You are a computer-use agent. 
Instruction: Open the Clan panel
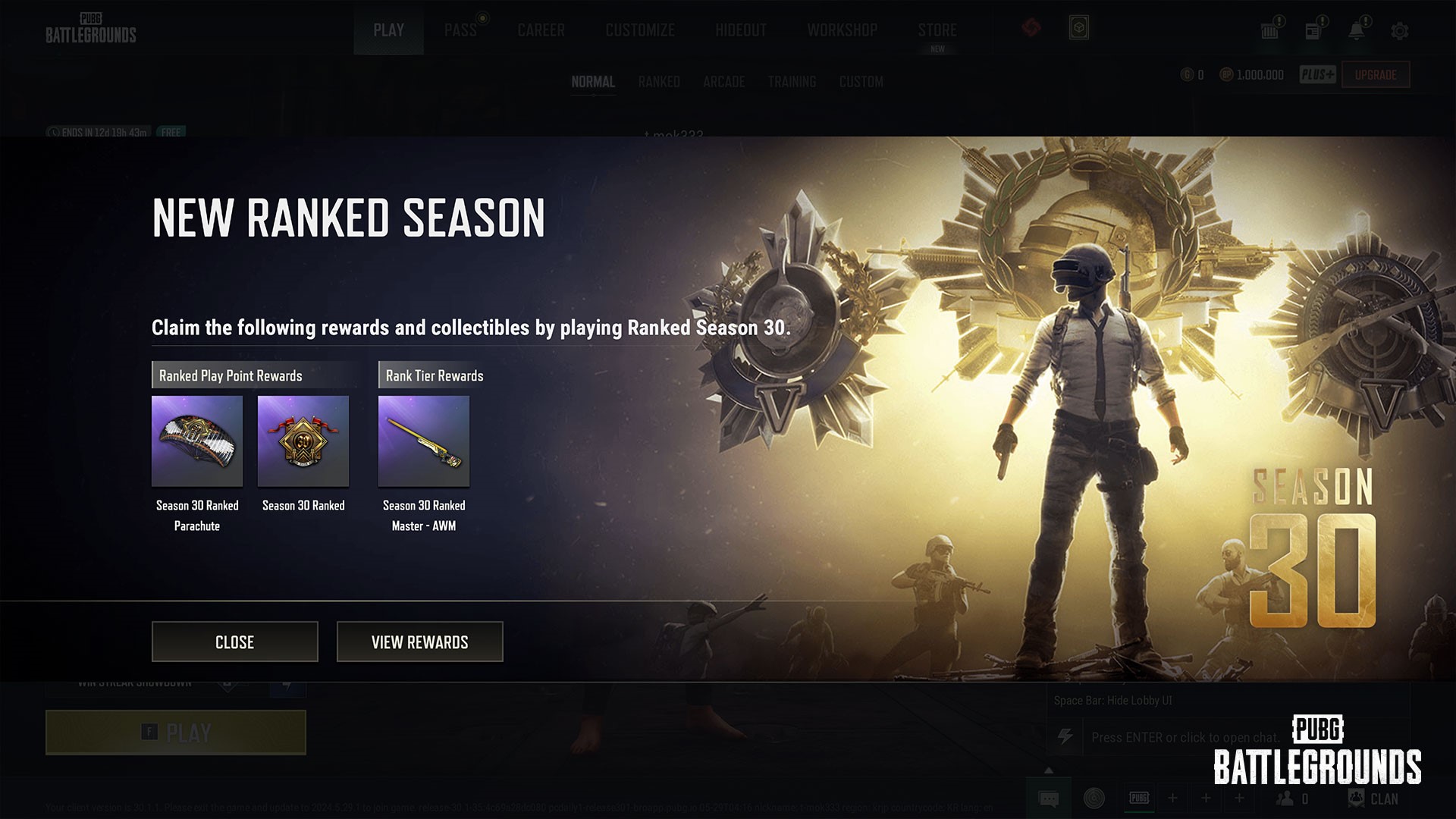[x=1373, y=799]
